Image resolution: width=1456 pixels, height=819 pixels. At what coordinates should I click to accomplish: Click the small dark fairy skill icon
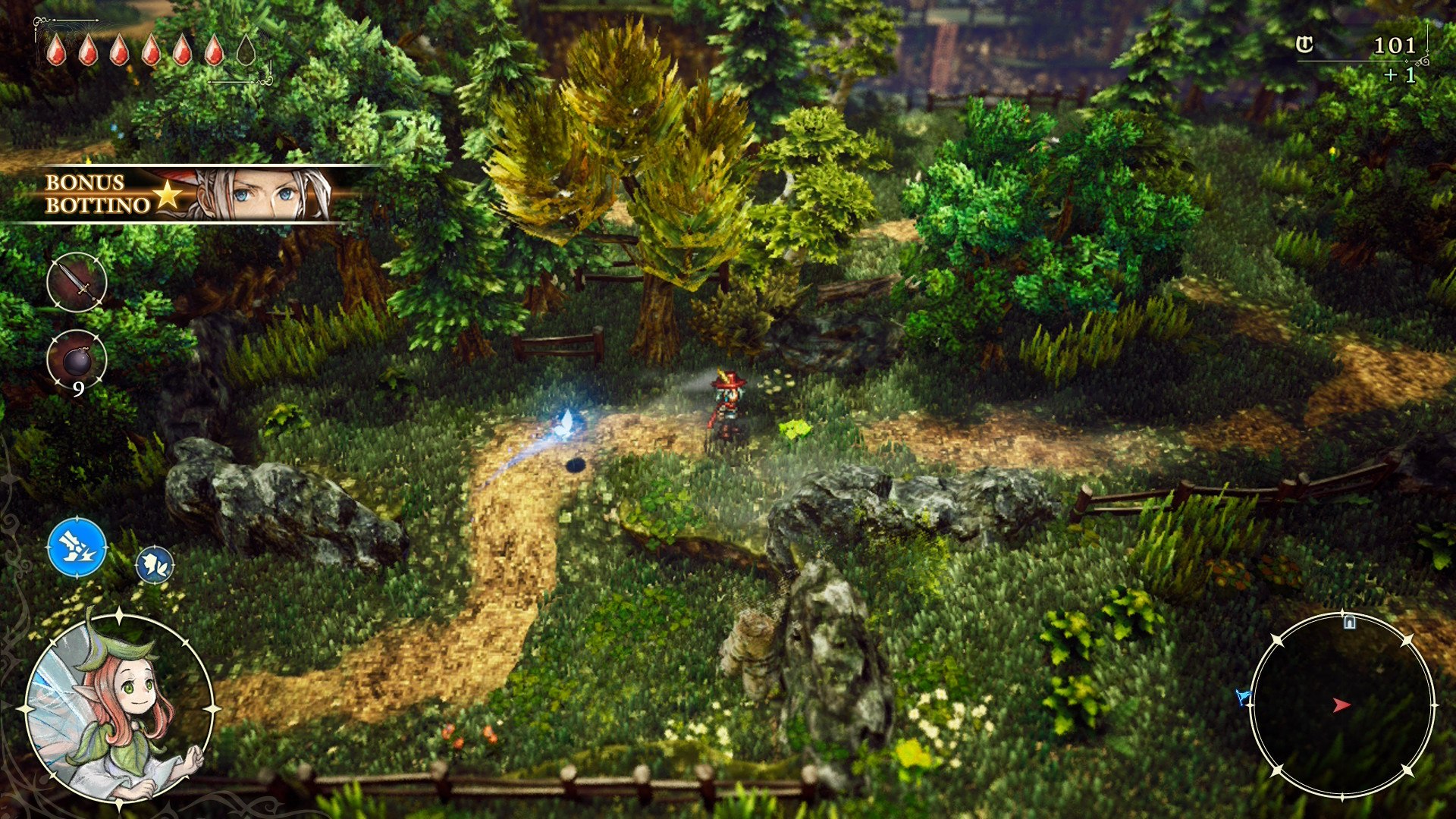(155, 566)
